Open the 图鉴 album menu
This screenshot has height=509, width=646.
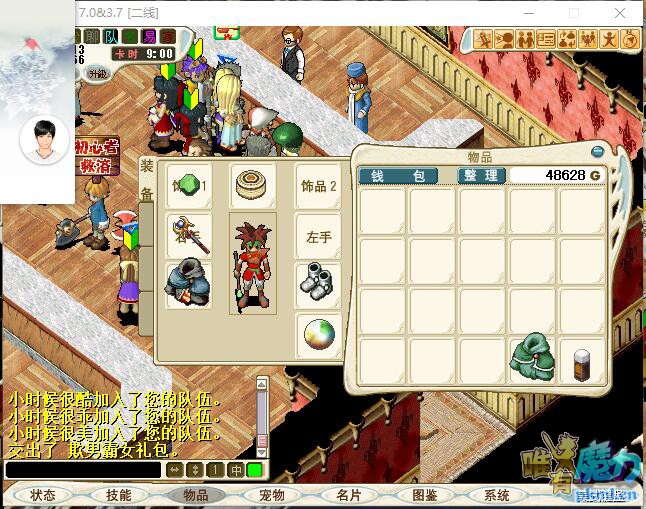424,495
